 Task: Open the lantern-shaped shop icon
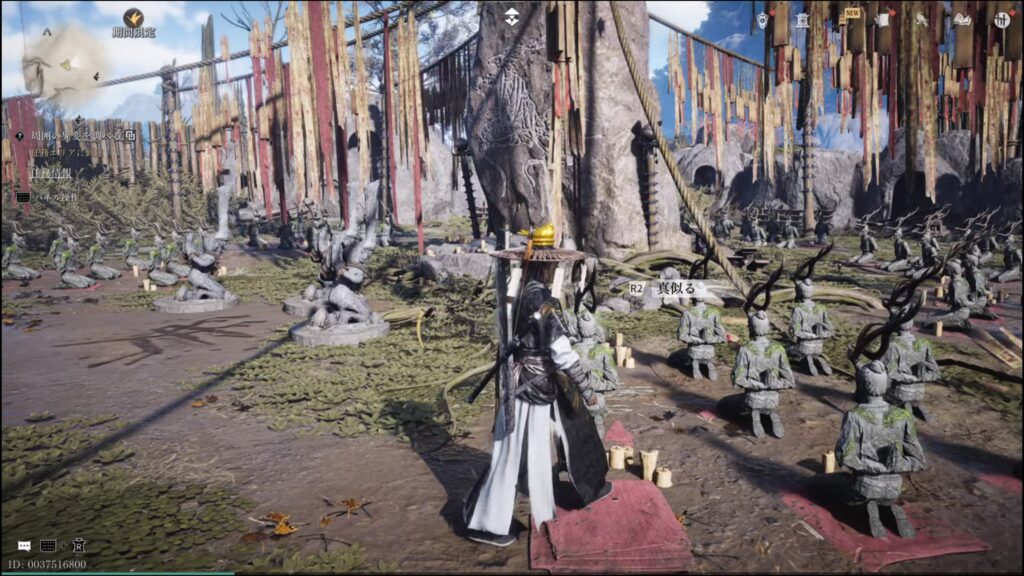click(802, 19)
